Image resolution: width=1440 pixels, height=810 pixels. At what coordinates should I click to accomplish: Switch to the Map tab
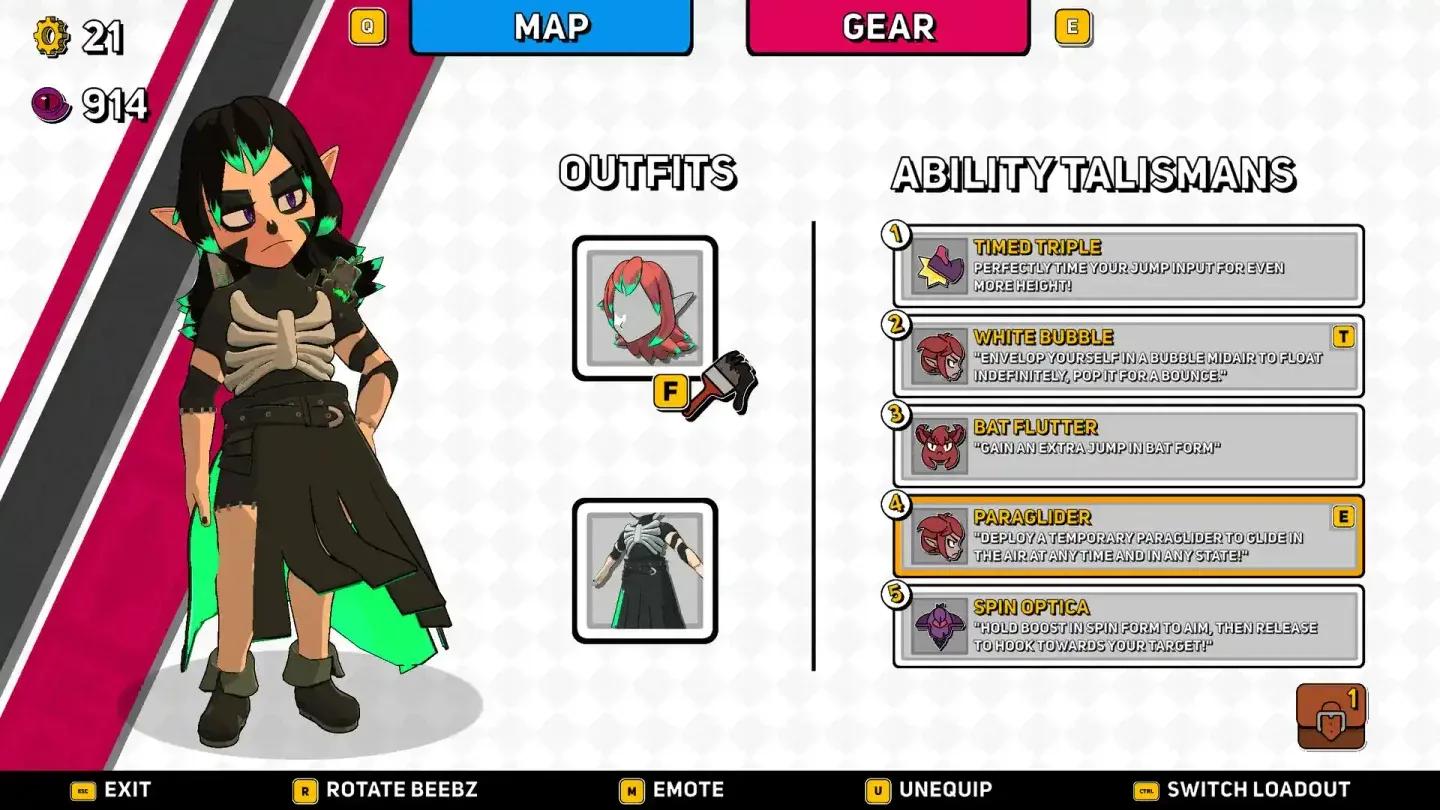pos(552,28)
